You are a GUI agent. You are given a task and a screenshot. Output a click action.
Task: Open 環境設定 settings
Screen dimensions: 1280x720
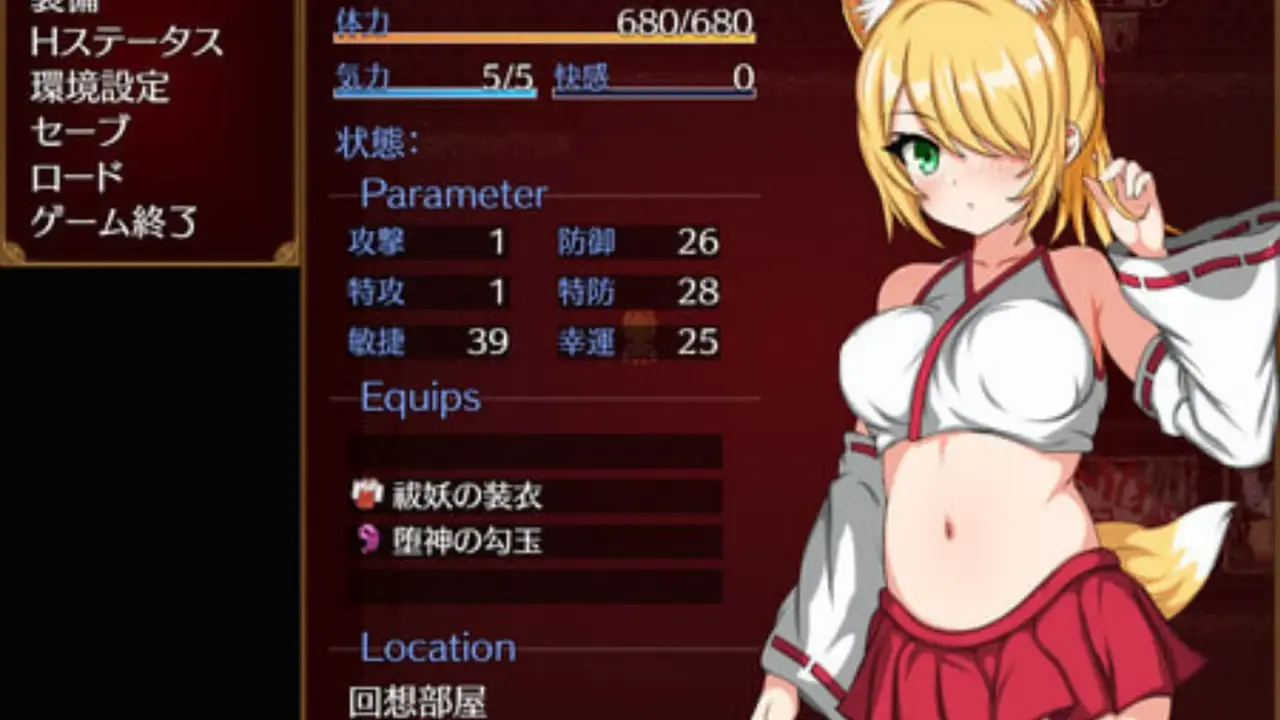coord(99,87)
